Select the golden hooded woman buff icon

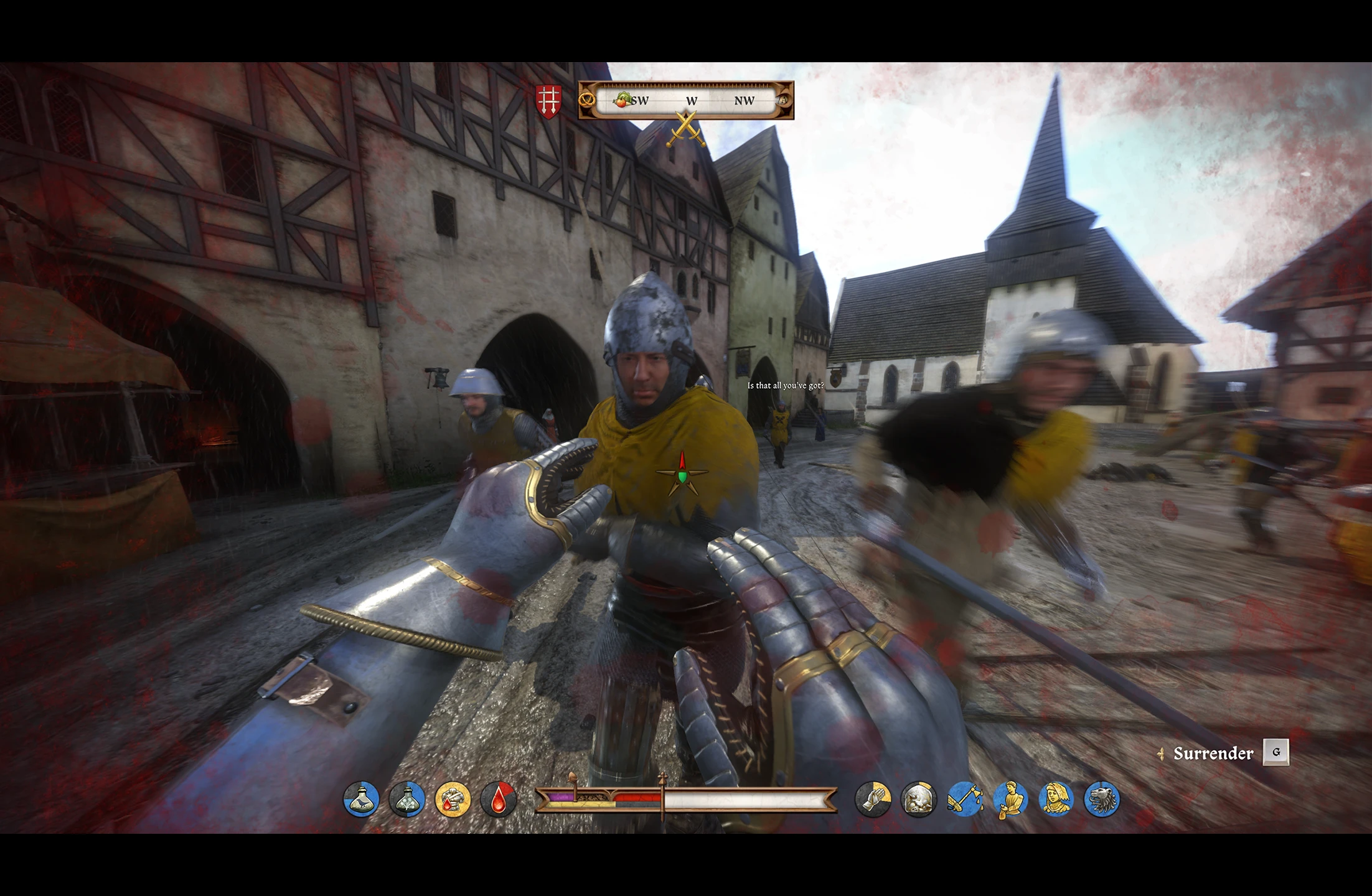click(1056, 799)
